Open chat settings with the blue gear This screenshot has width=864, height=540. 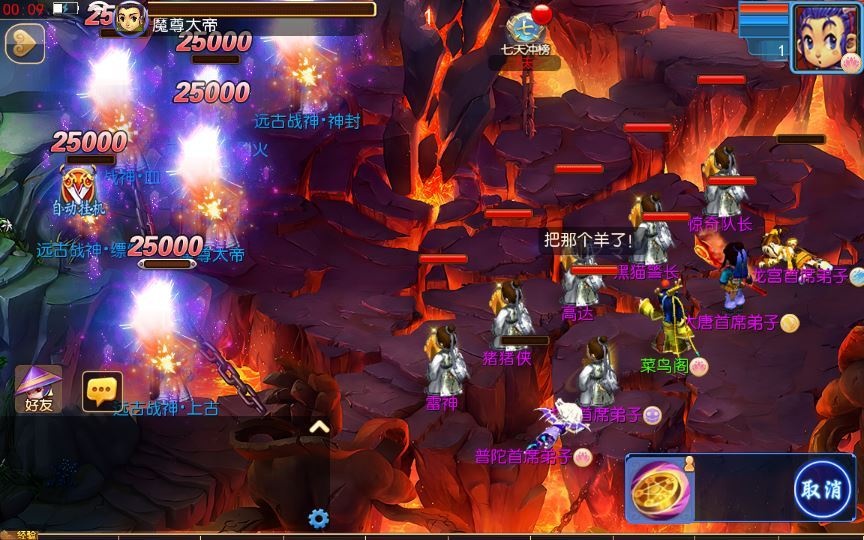319,518
